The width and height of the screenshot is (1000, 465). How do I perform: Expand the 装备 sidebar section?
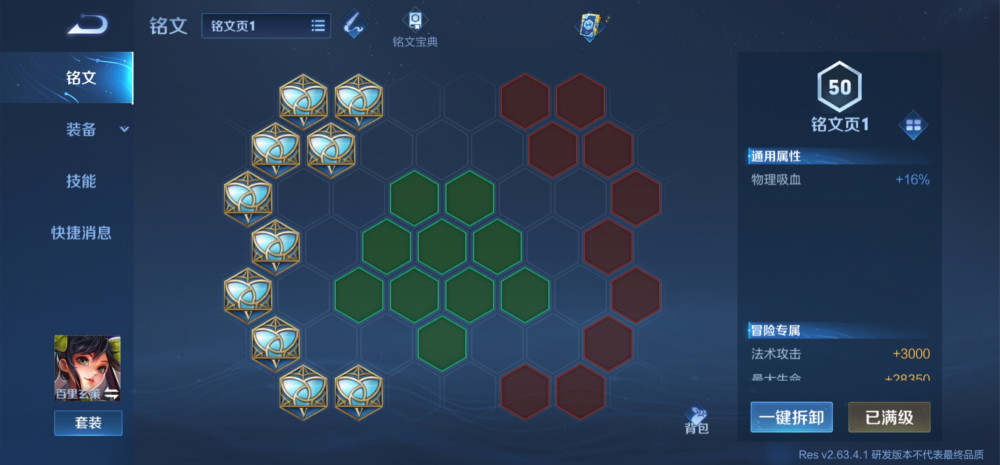click(90, 129)
